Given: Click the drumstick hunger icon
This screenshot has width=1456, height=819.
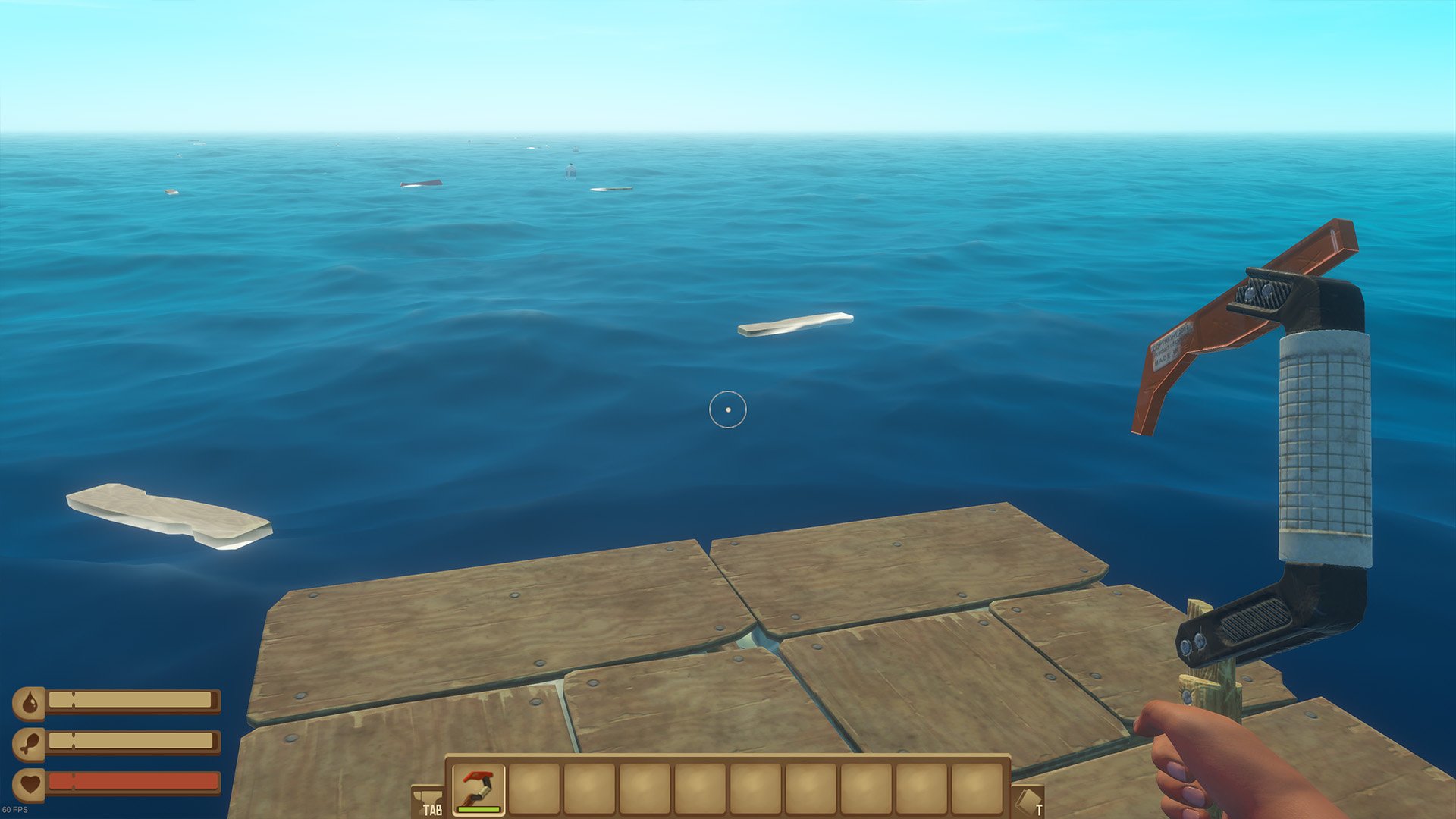Looking at the screenshot, I should pos(30,742).
